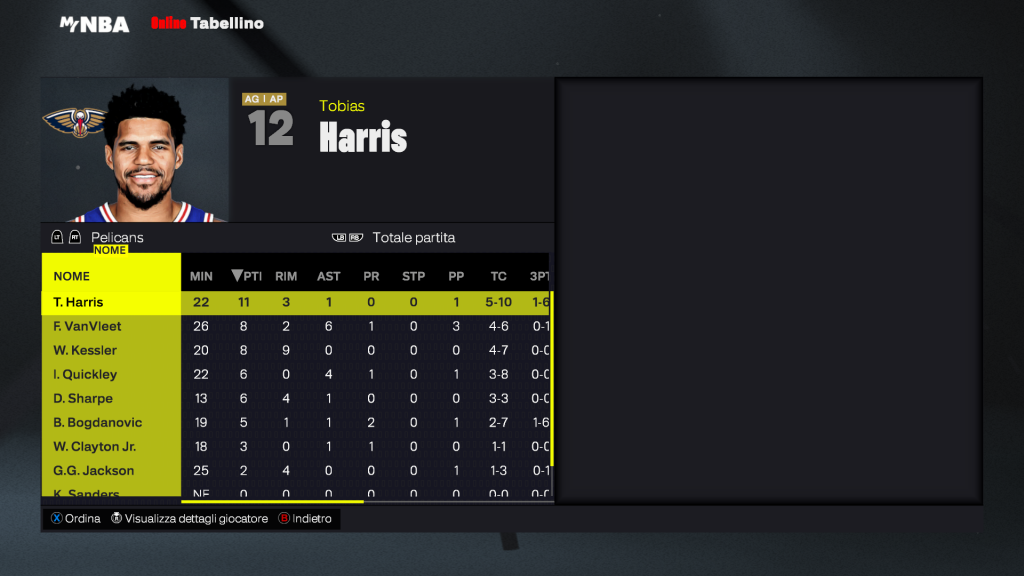Sort by the AST assists column
This screenshot has height=576, width=1024.
[328, 276]
